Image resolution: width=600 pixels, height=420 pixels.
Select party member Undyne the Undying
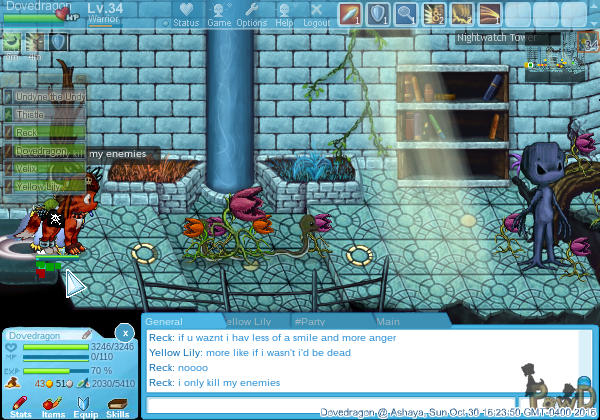(48, 96)
